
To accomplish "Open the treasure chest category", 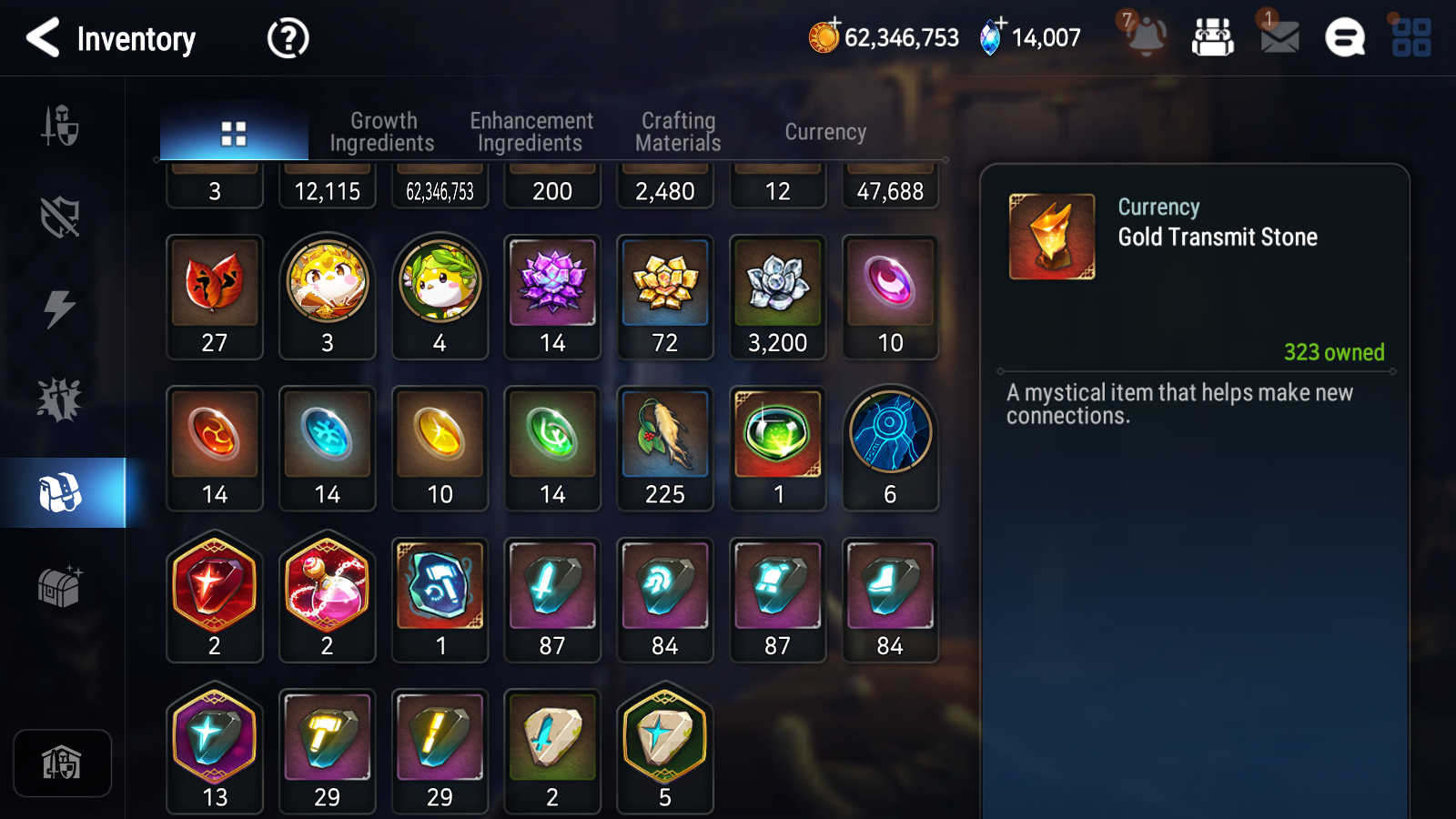I will pyautogui.click(x=60, y=585).
